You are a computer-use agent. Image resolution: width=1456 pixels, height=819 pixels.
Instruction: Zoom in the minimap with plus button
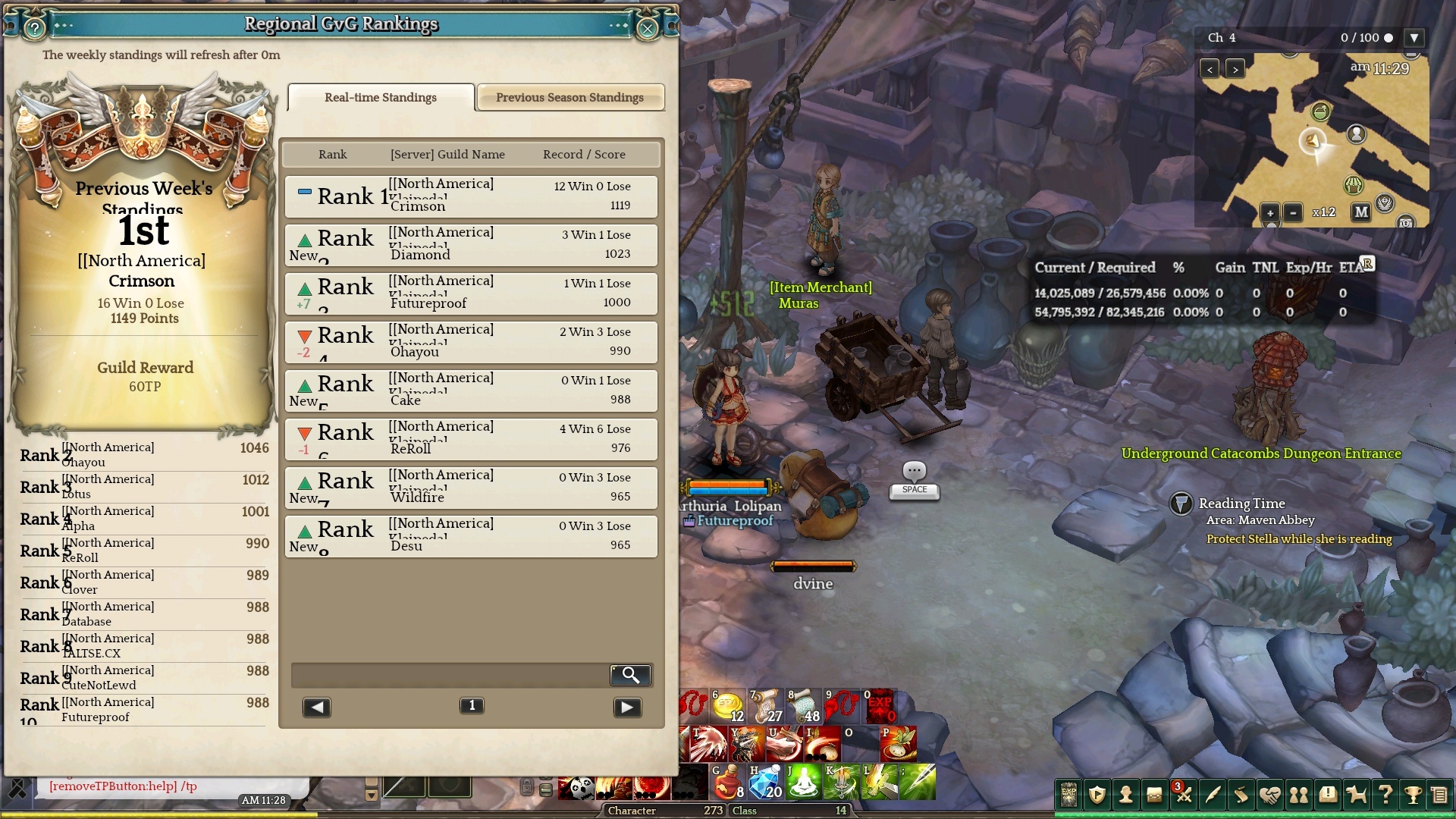pos(1270,213)
